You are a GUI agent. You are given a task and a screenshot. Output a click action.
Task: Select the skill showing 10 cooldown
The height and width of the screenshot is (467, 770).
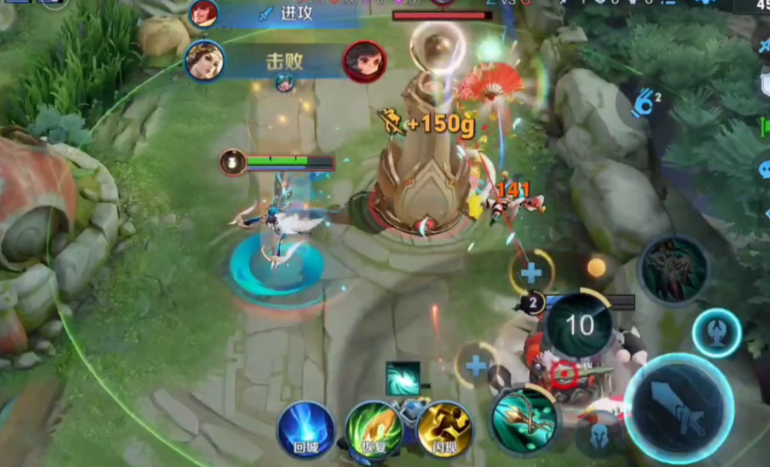[x=579, y=324]
